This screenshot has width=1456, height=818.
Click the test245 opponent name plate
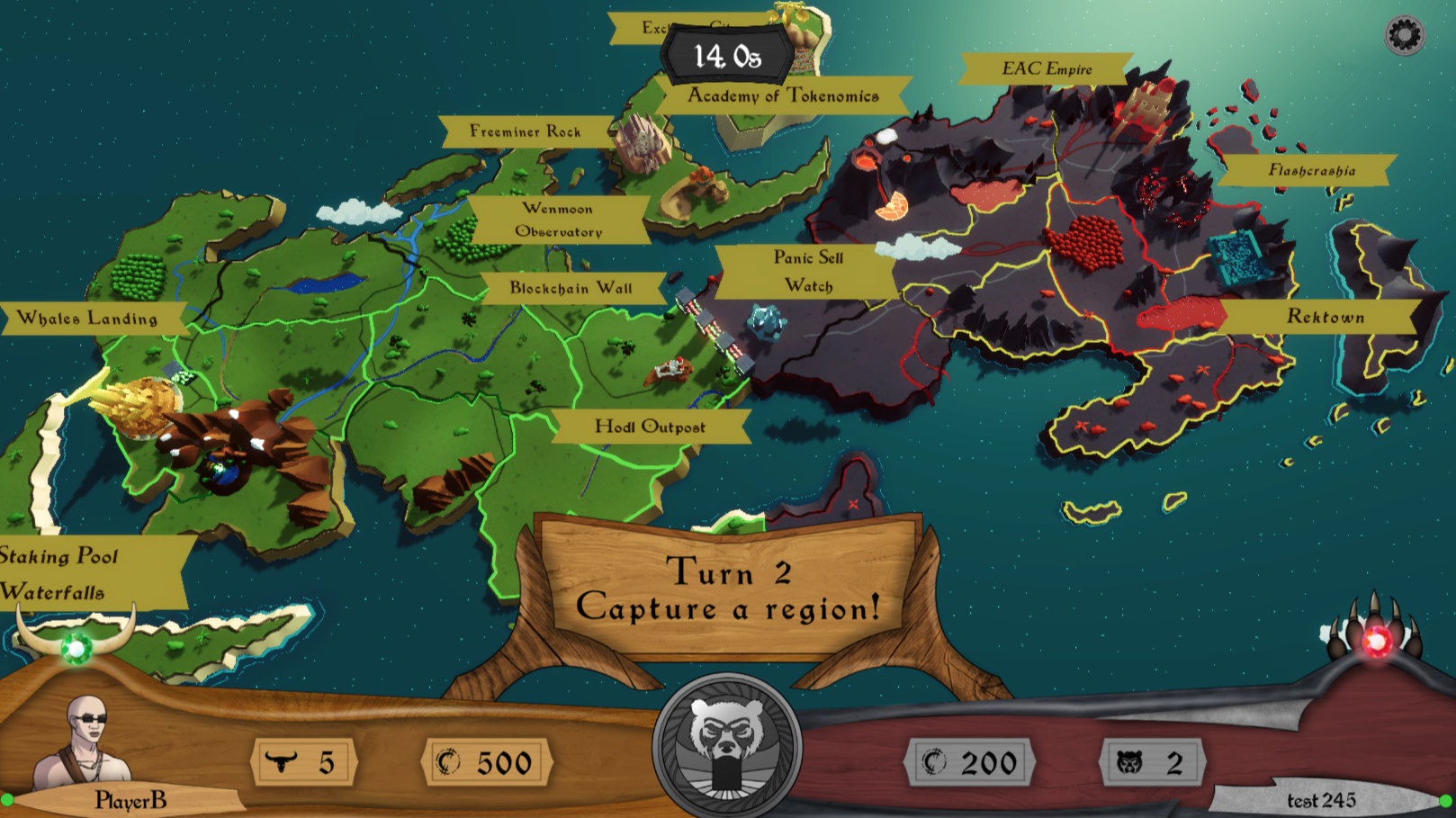tap(1321, 800)
